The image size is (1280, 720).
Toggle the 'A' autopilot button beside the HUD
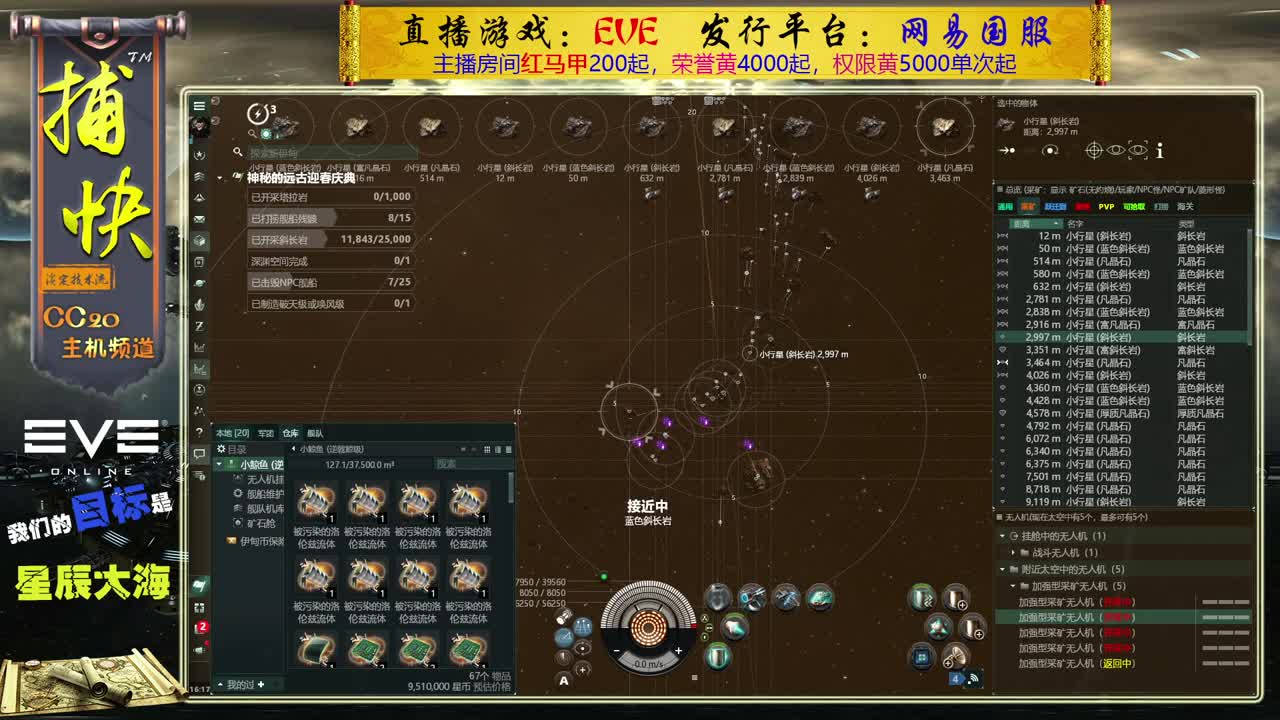coord(564,680)
